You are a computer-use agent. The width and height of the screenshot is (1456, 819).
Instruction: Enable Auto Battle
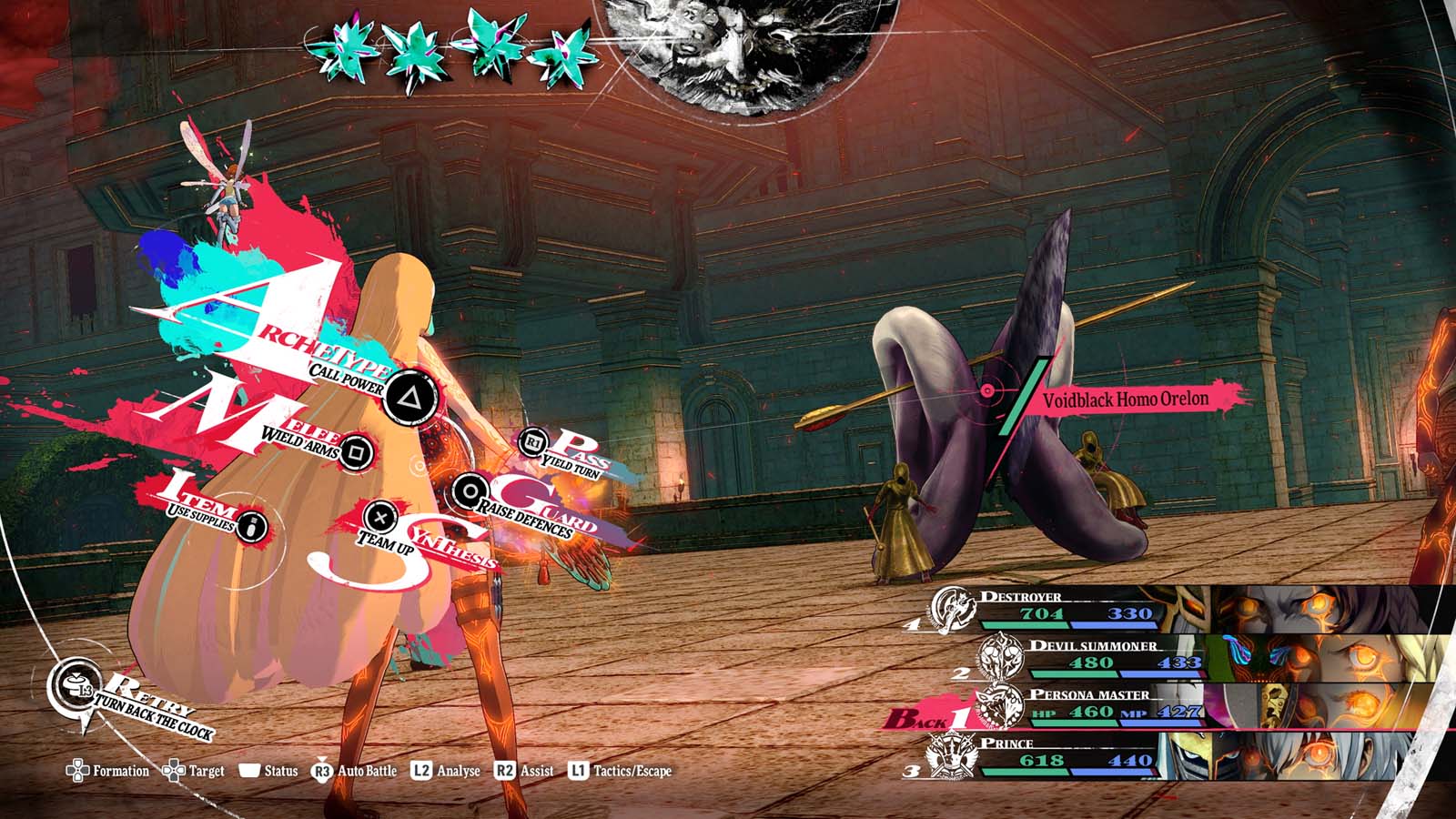pyautogui.click(x=356, y=771)
